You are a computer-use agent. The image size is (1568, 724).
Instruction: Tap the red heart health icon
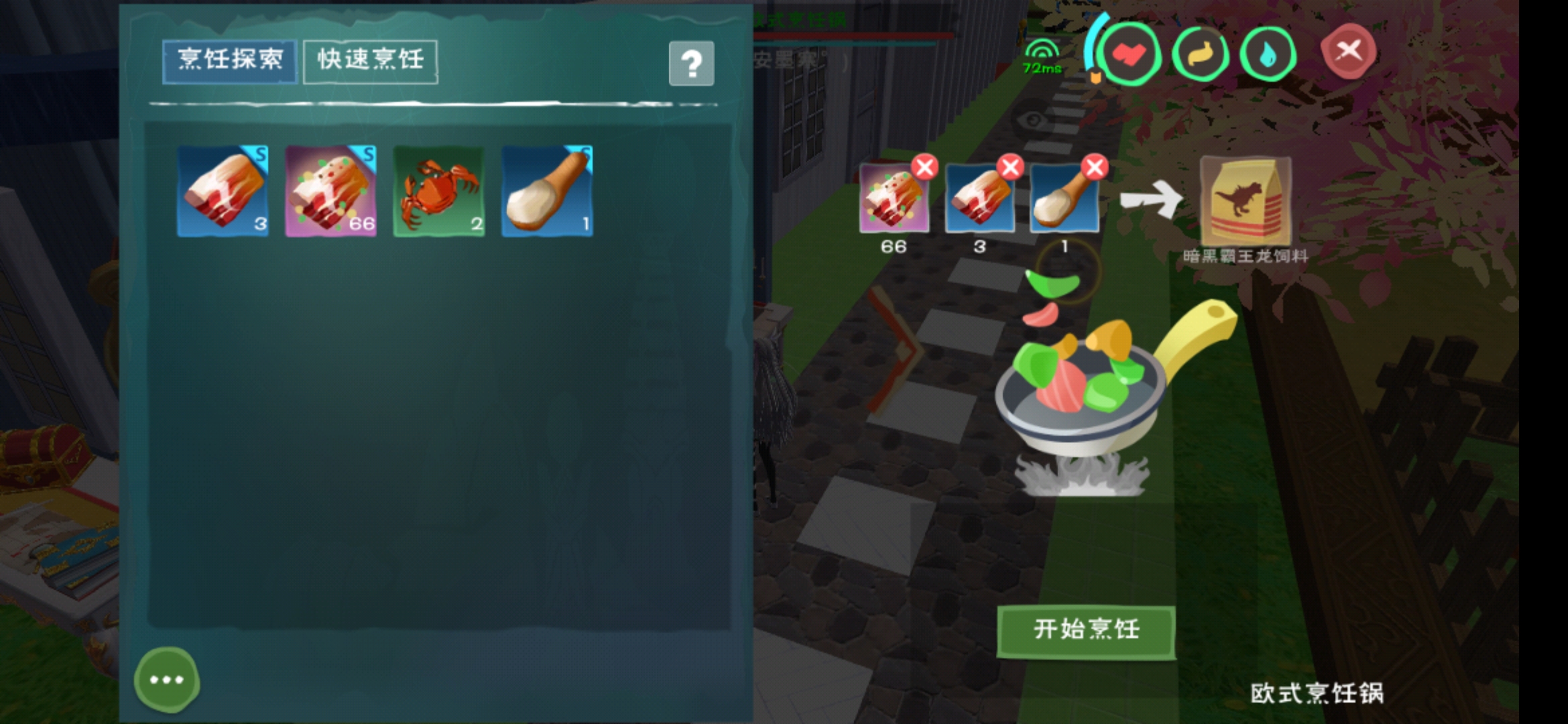(1131, 54)
